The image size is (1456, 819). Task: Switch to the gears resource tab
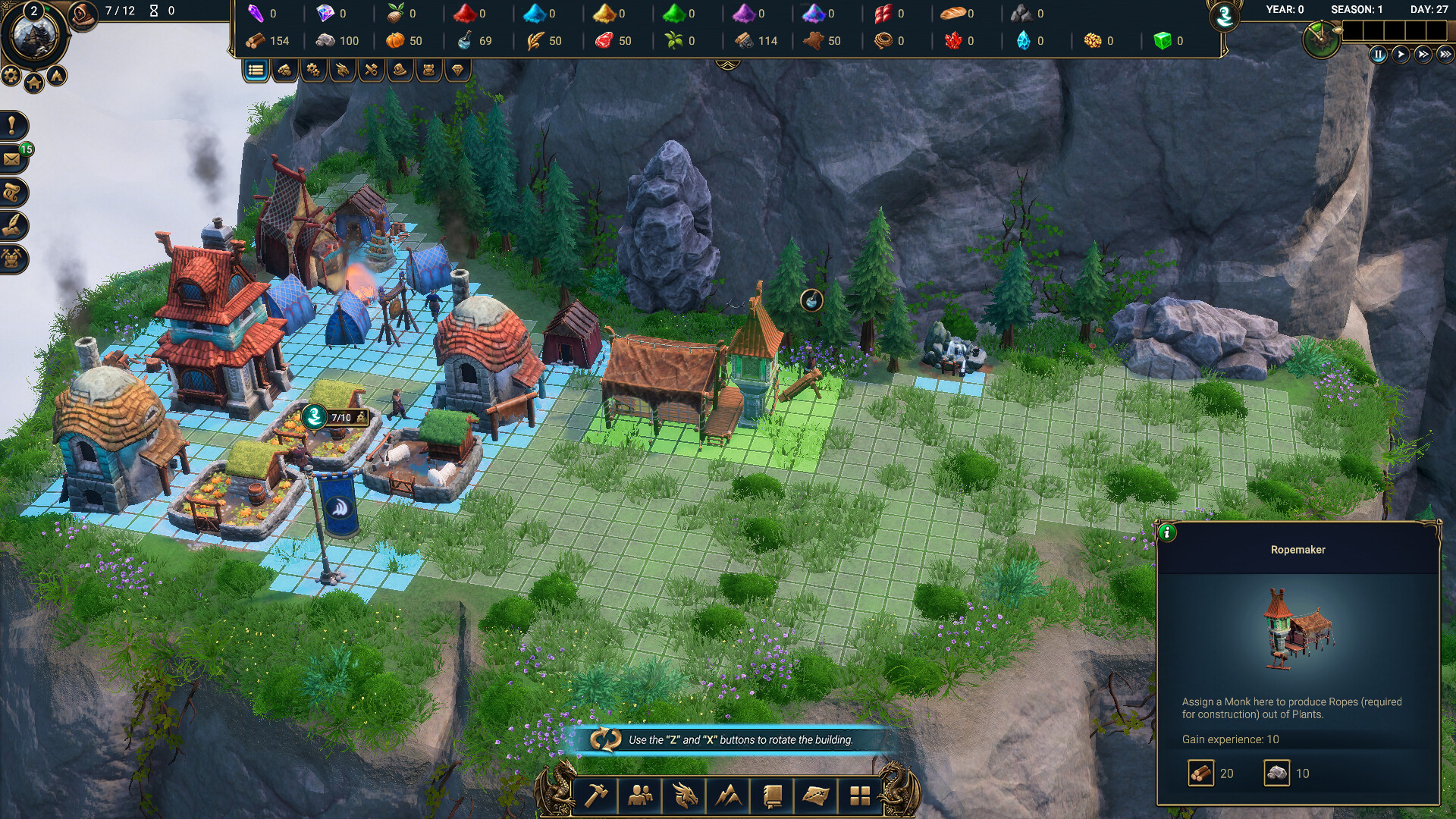pyautogui.click(x=313, y=71)
